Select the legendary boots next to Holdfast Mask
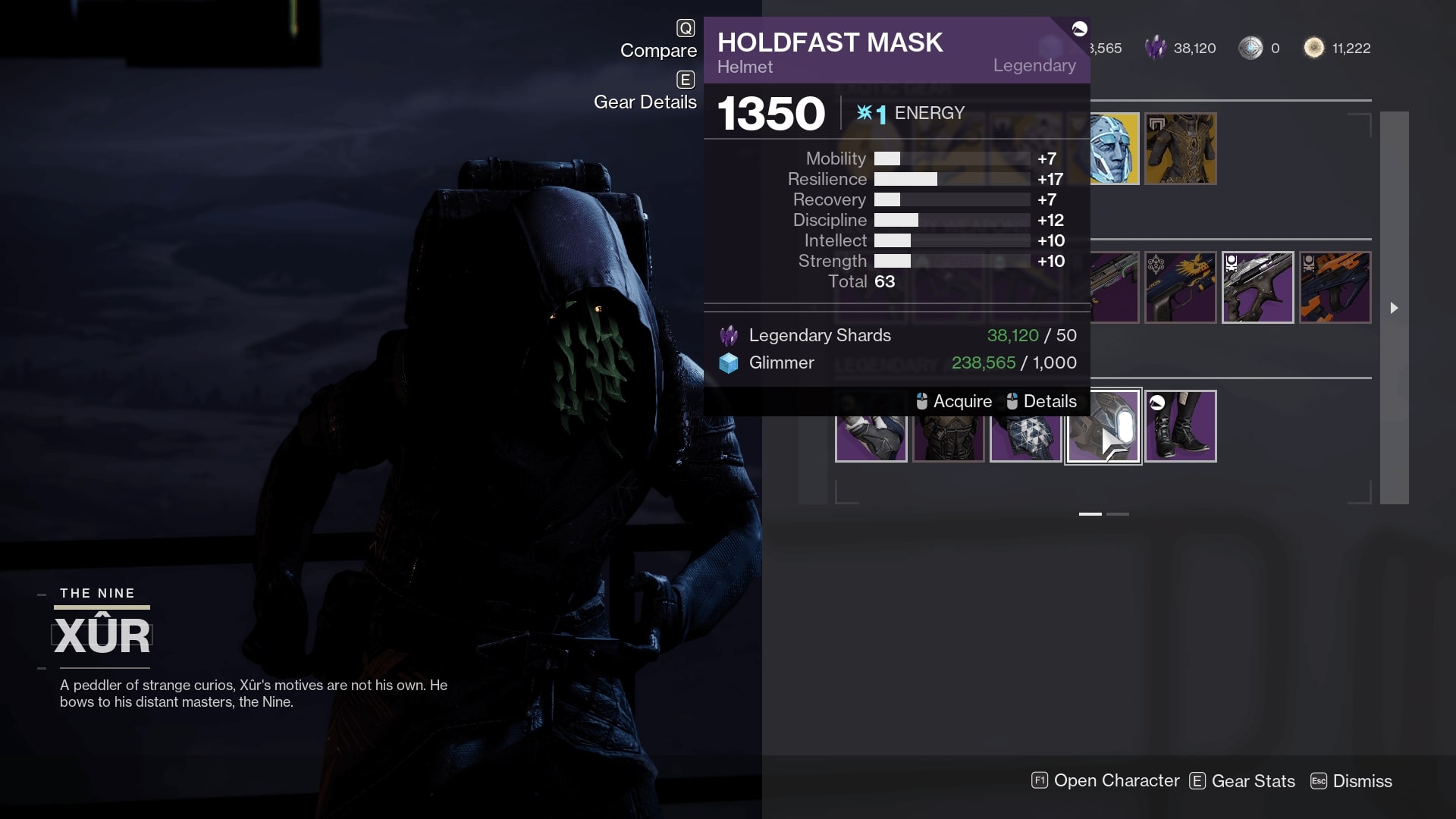1456x819 pixels. click(x=1180, y=426)
